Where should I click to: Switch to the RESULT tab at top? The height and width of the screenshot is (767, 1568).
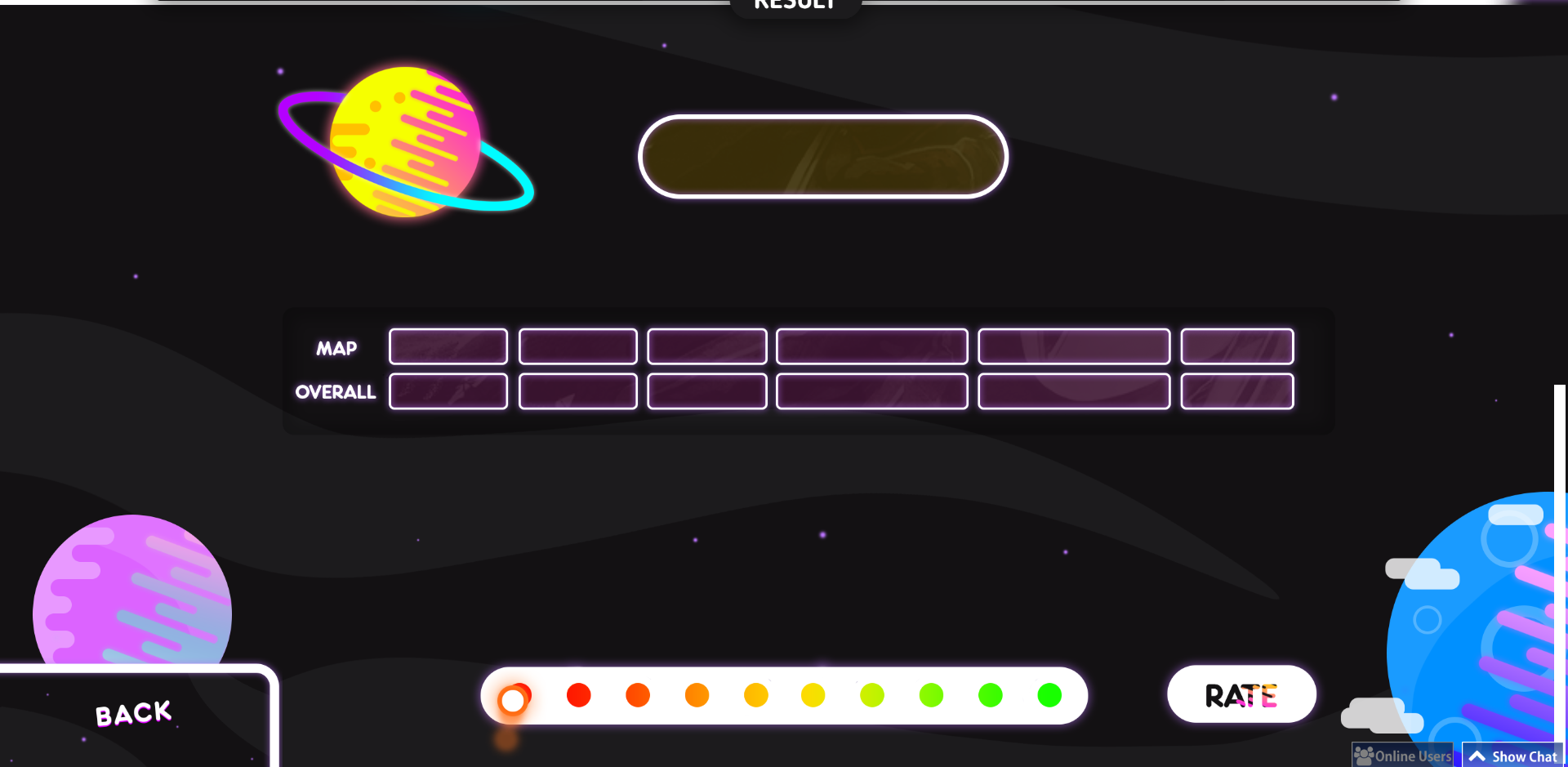[795, 5]
